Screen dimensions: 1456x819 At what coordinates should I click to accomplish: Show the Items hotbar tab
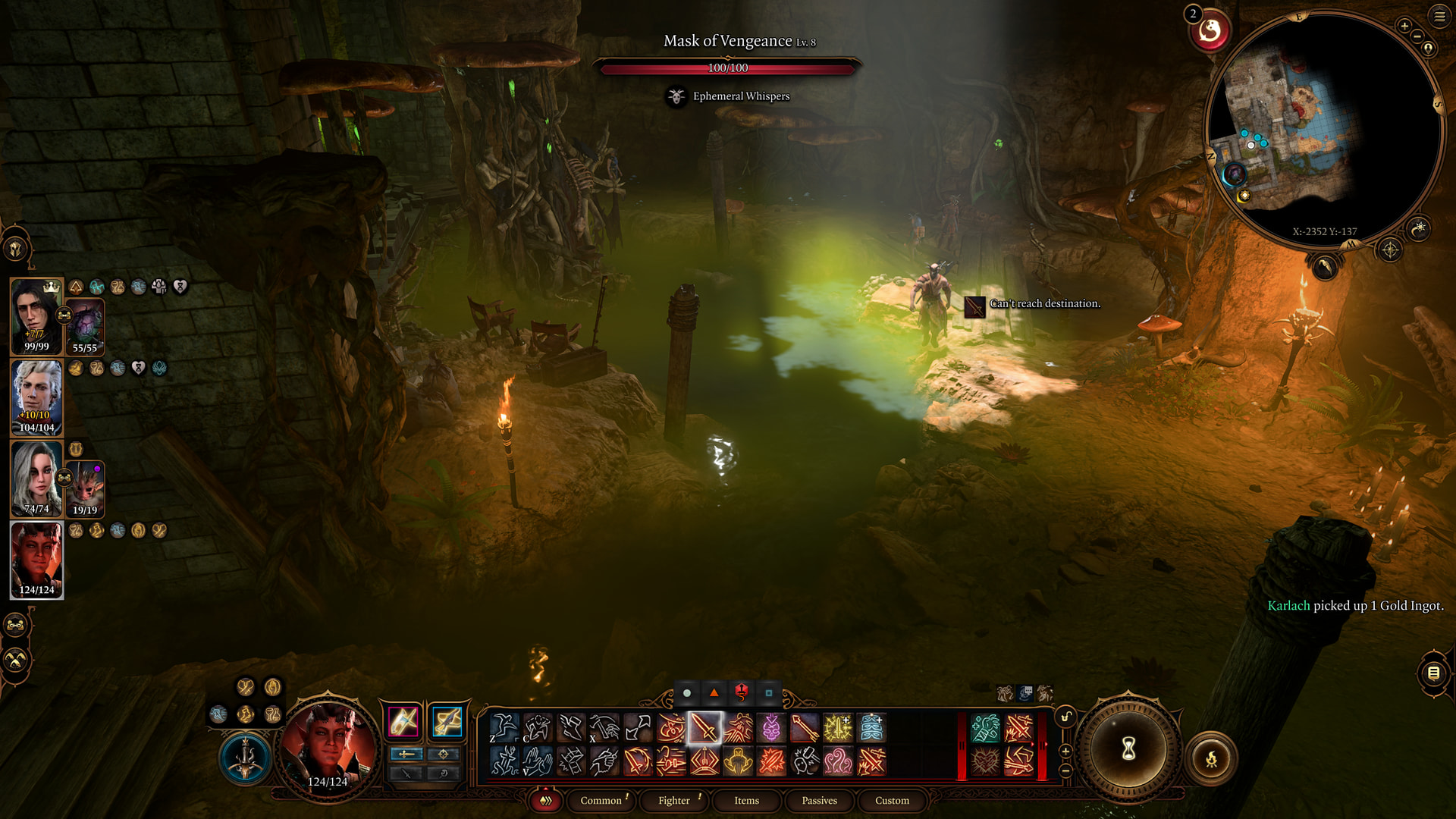tap(746, 800)
